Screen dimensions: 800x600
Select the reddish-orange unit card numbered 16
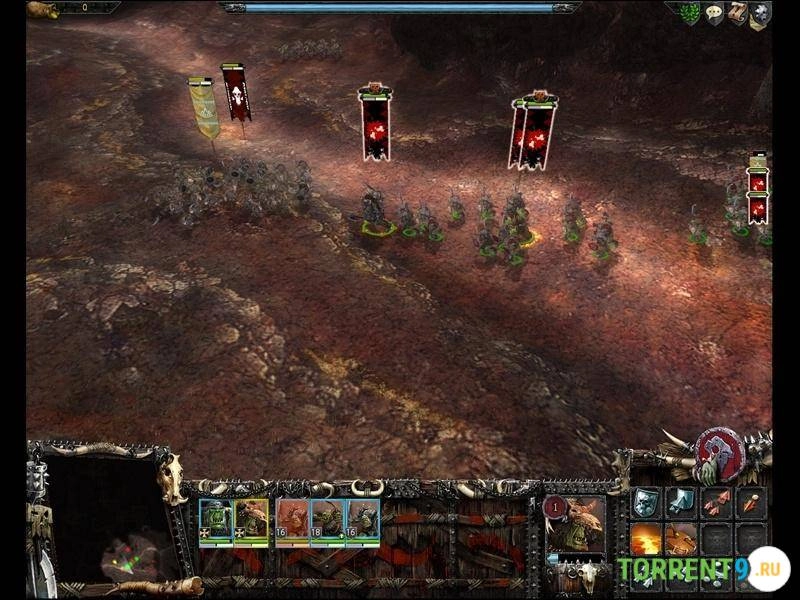(291, 521)
